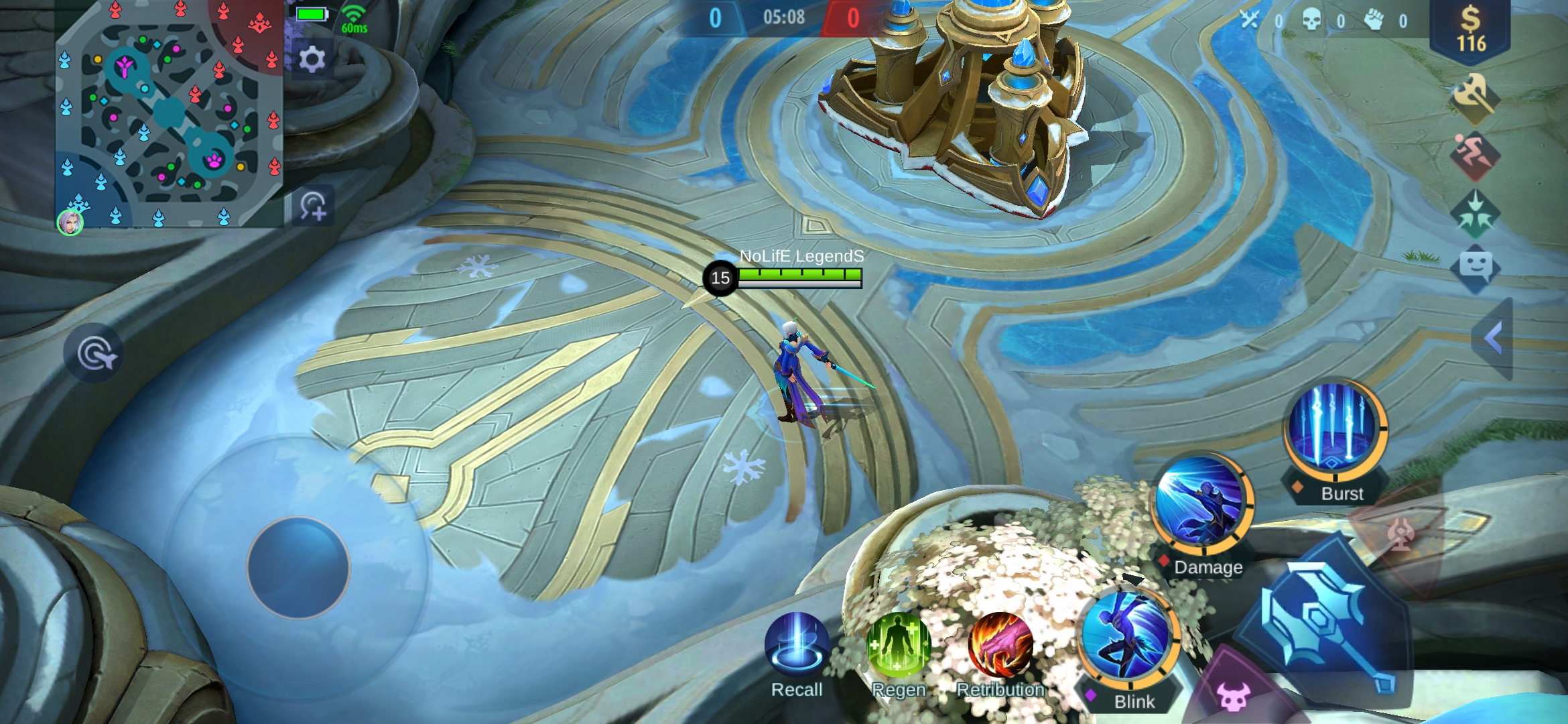Open the in-game settings gear

point(312,59)
